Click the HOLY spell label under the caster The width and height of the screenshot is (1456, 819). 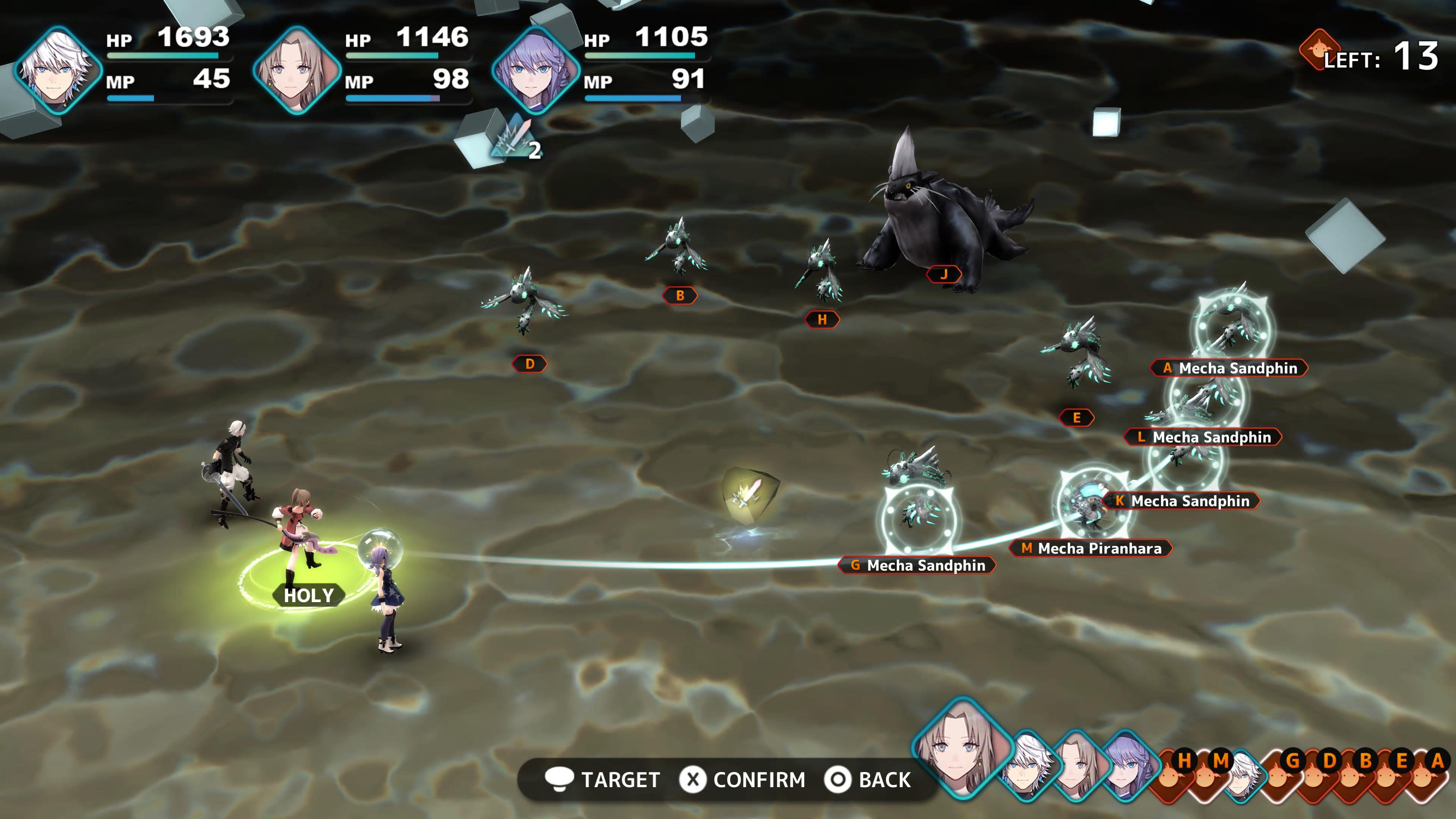[308, 595]
